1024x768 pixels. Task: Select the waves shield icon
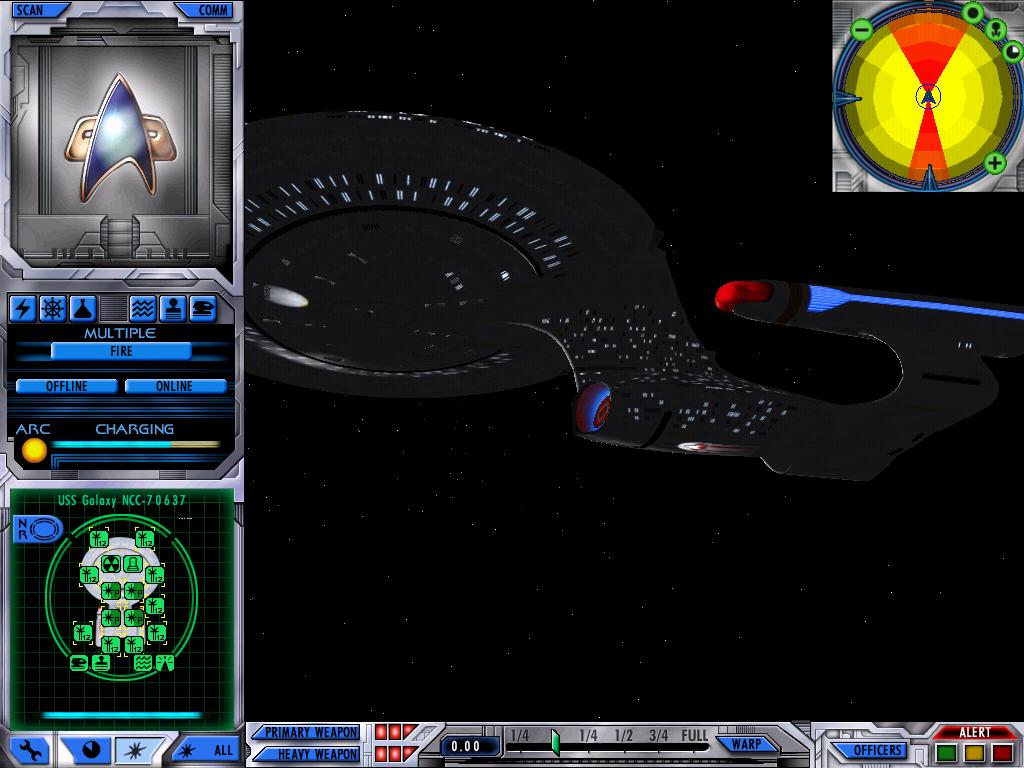pyautogui.click(x=143, y=308)
